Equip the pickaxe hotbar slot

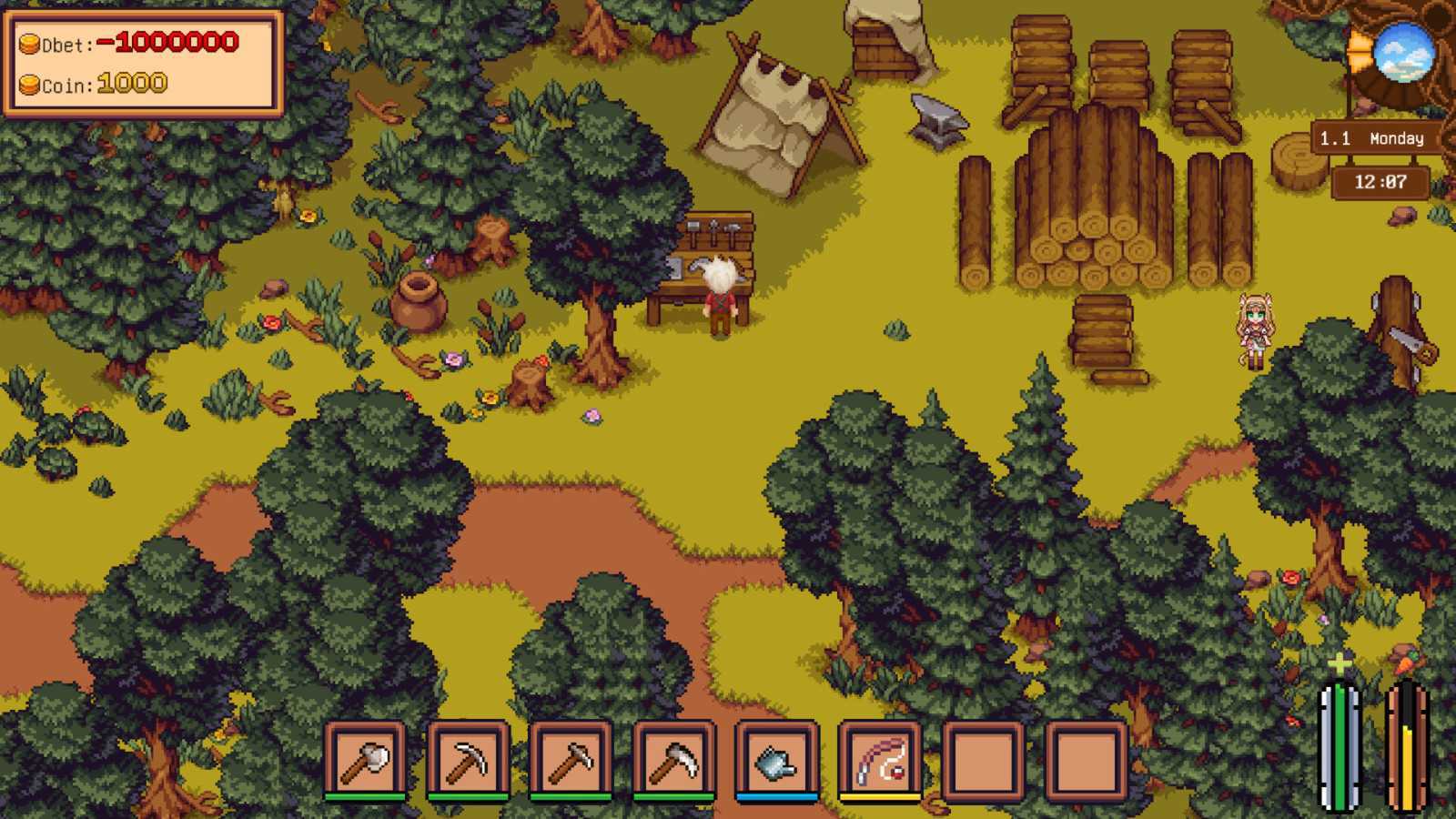(x=468, y=759)
